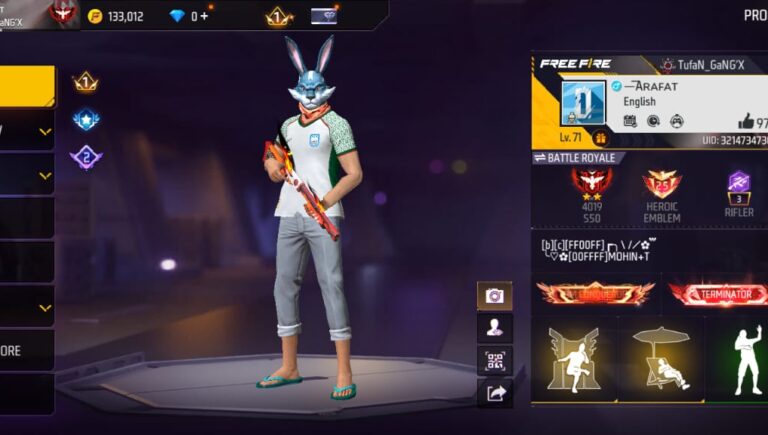Open the membership card icon in top bar
Viewport: 768px width, 435px height.
click(x=324, y=16)
